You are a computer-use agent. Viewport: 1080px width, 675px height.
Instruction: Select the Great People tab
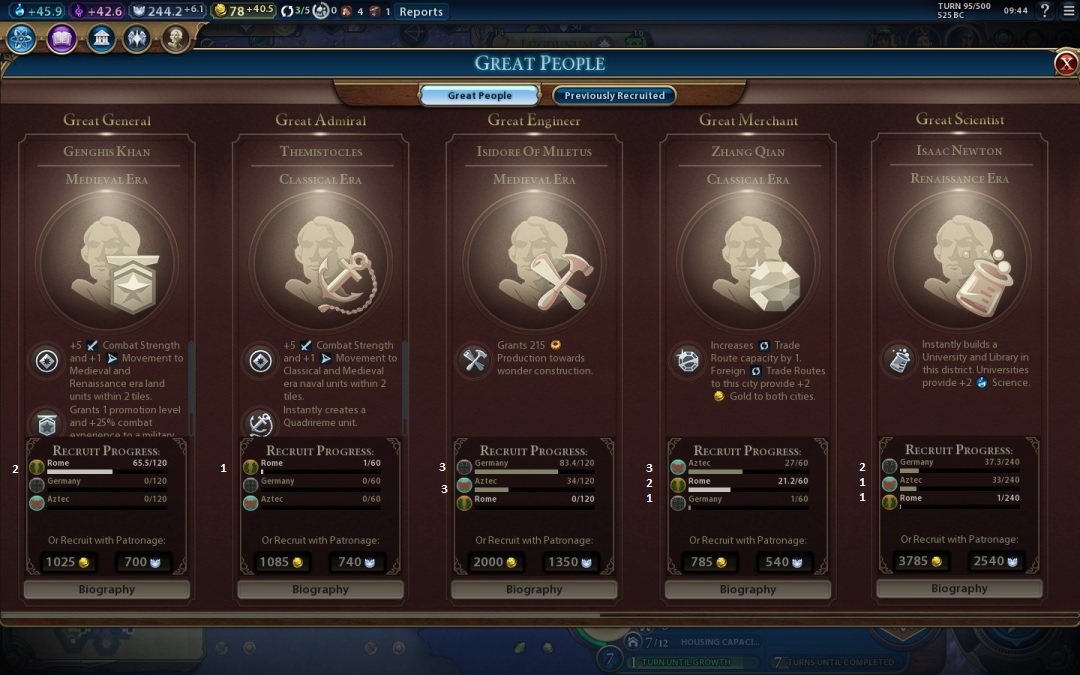click(480, 96)
